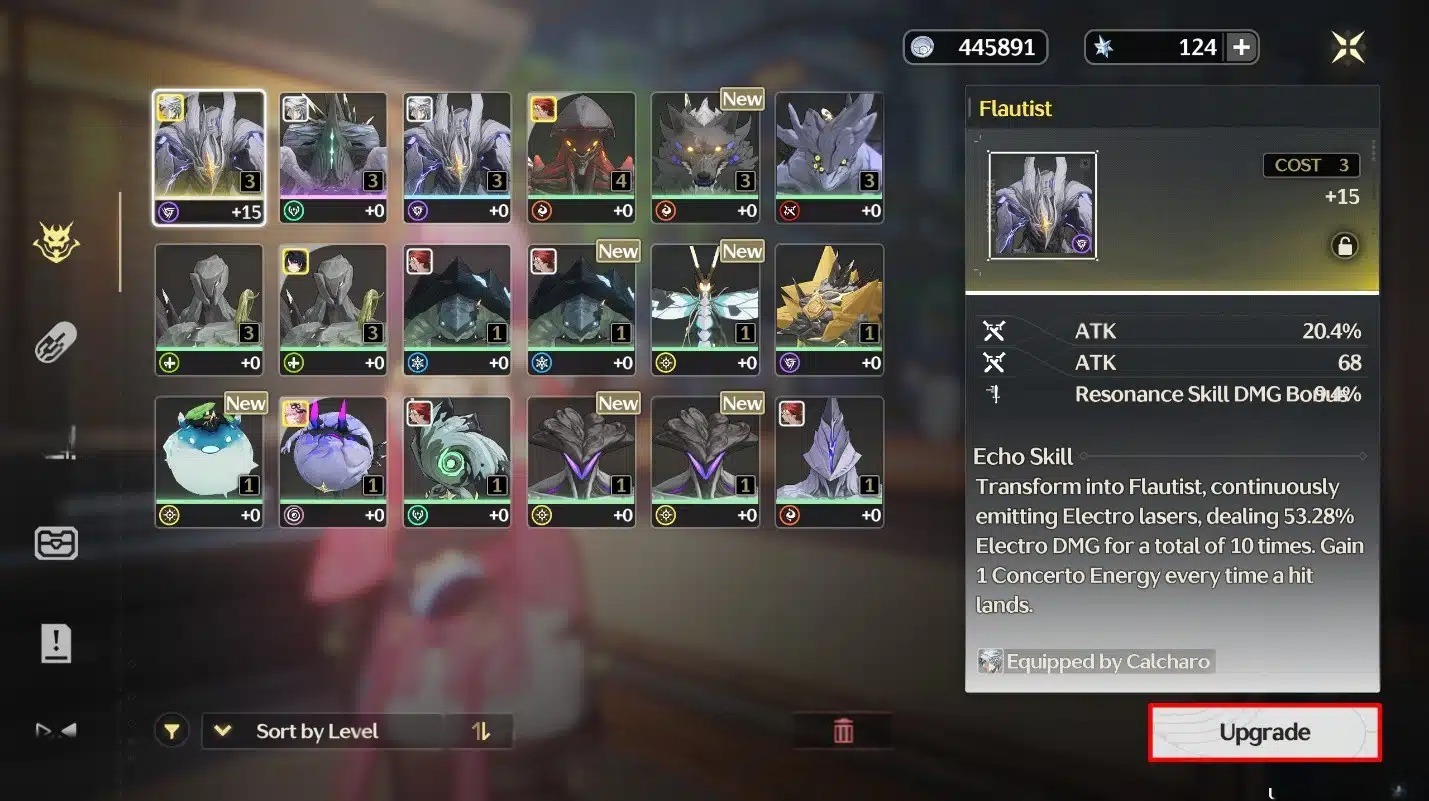The image size is (1429, 801).
Task: Select the yellow armored mech echo
Action: click(x=830, y=309)
